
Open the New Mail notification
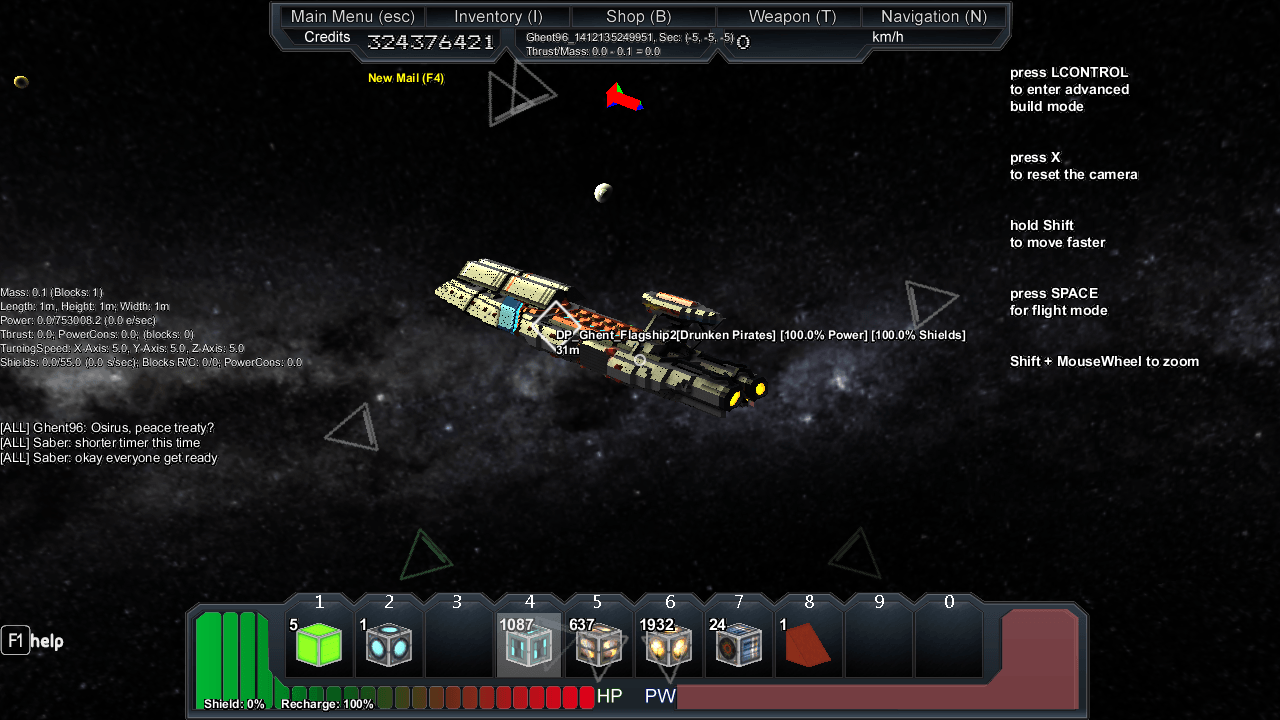pos(406,78)
